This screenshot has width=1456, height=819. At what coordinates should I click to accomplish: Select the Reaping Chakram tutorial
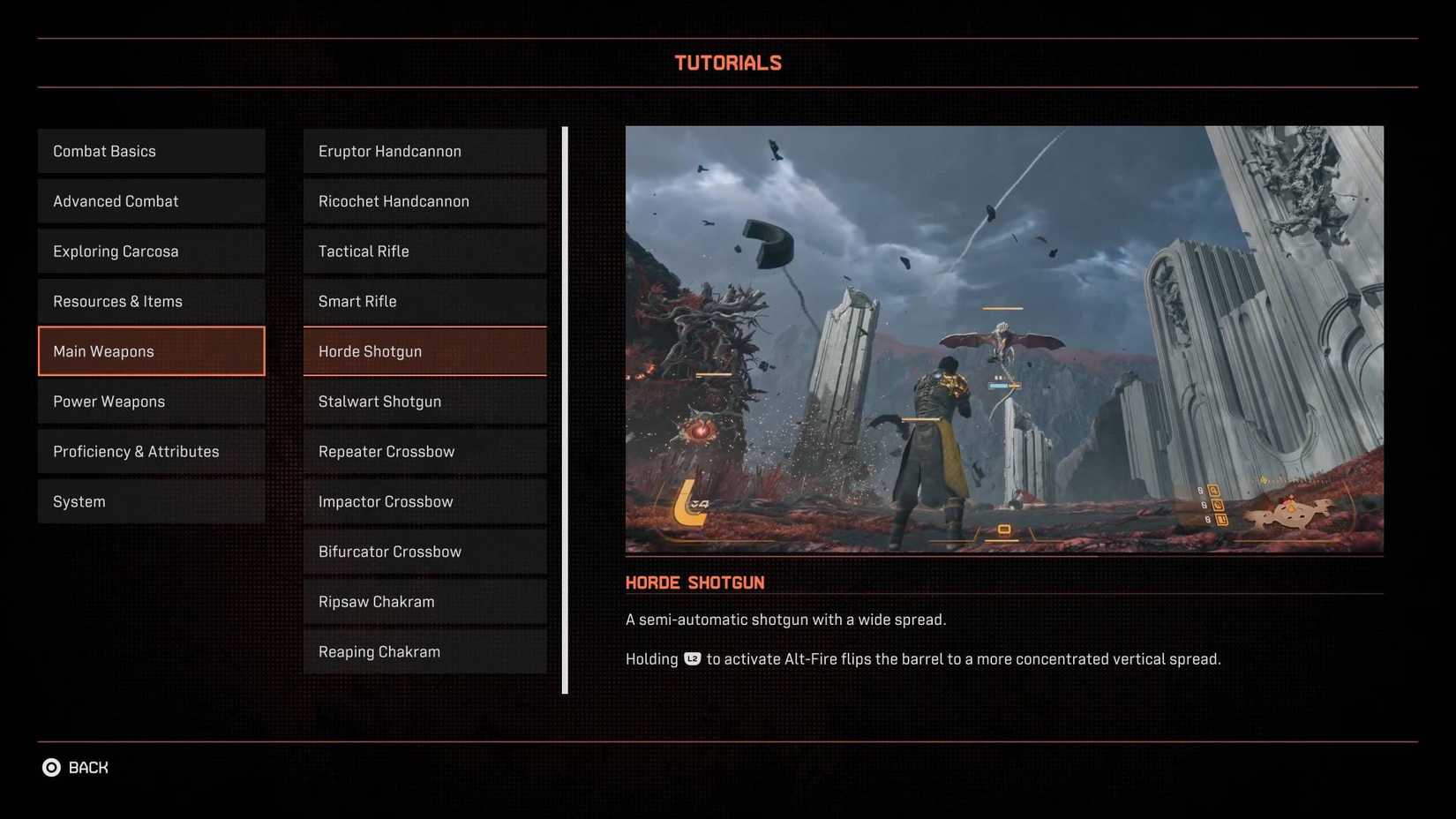[x=424, y=651]
